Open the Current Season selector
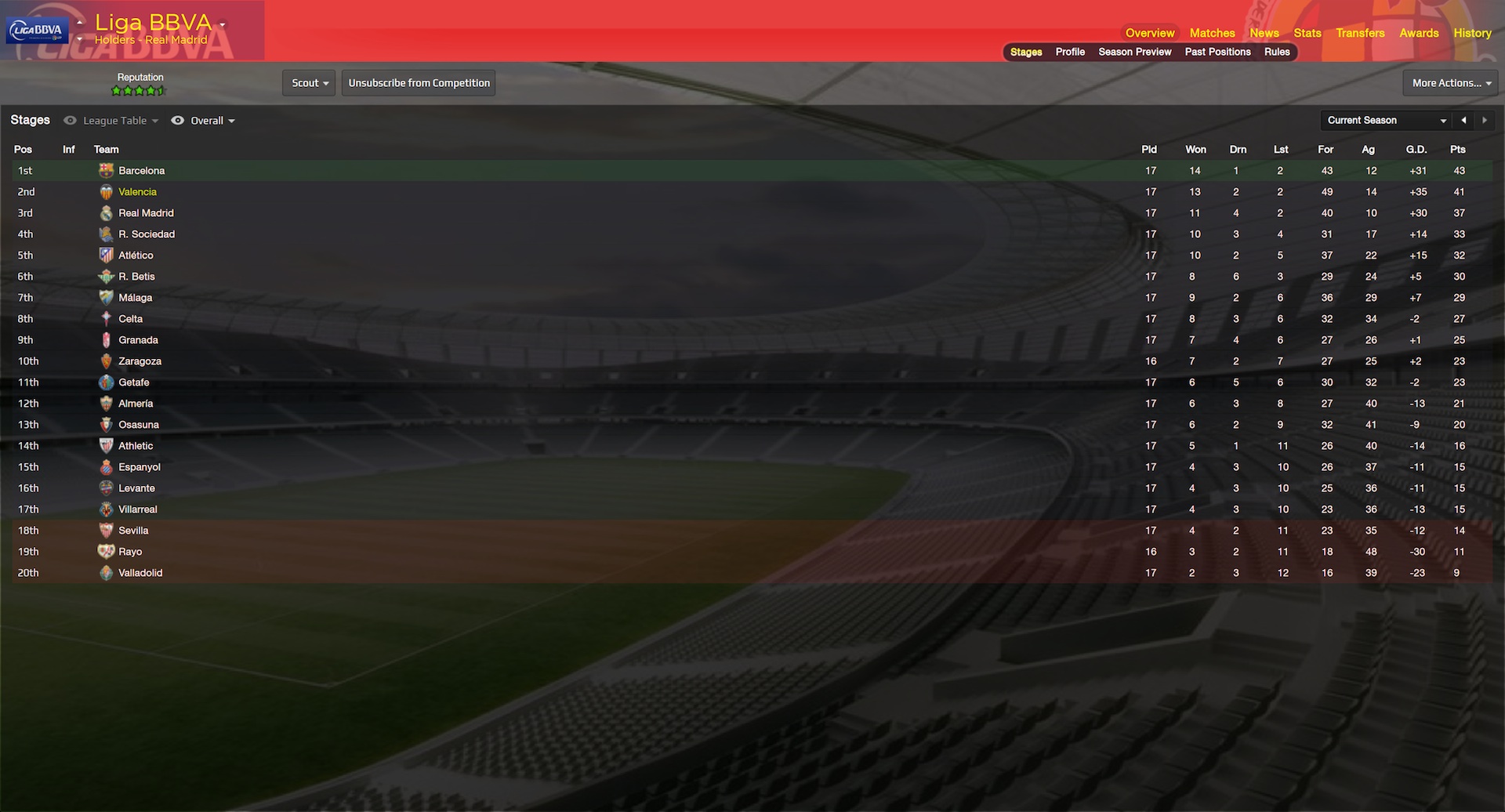This screenshot has height=812, width=1505. pyautogui.click(x=1386, y=121)
